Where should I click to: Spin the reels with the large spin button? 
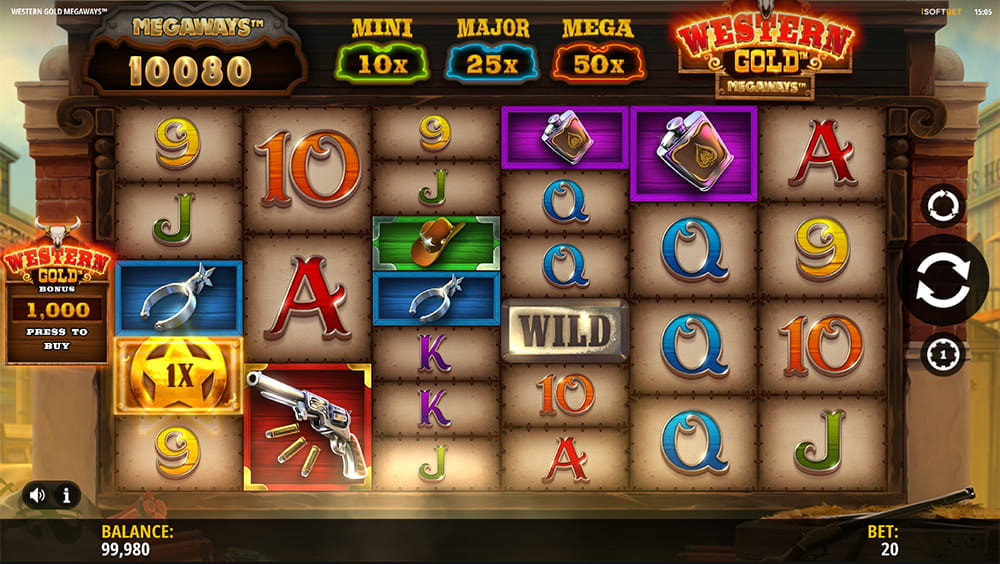coord(942,281)
